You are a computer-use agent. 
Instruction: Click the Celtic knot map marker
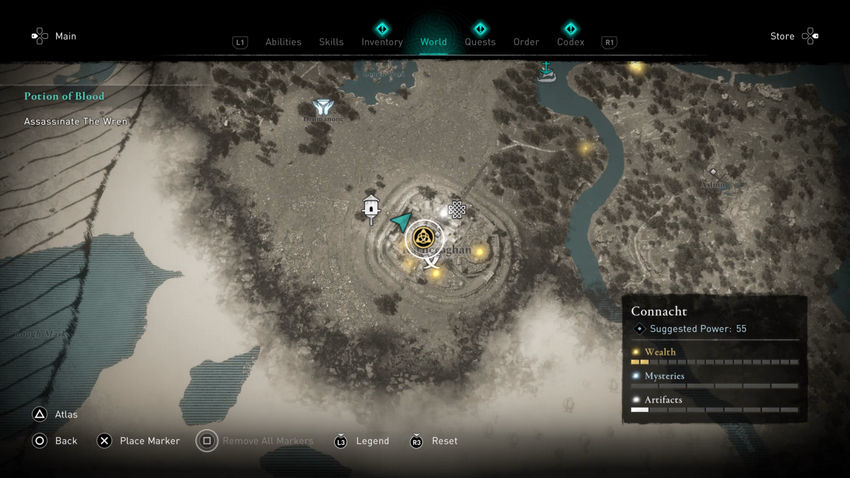point(457,209)
